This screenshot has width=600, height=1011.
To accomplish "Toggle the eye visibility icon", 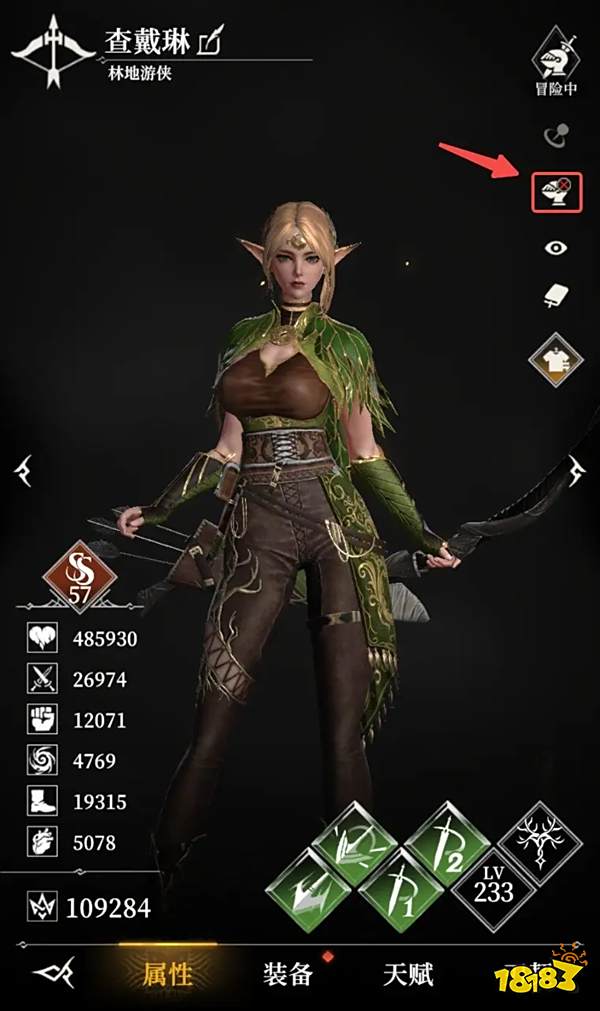I will pyautogui.click(x=554, y=248).
